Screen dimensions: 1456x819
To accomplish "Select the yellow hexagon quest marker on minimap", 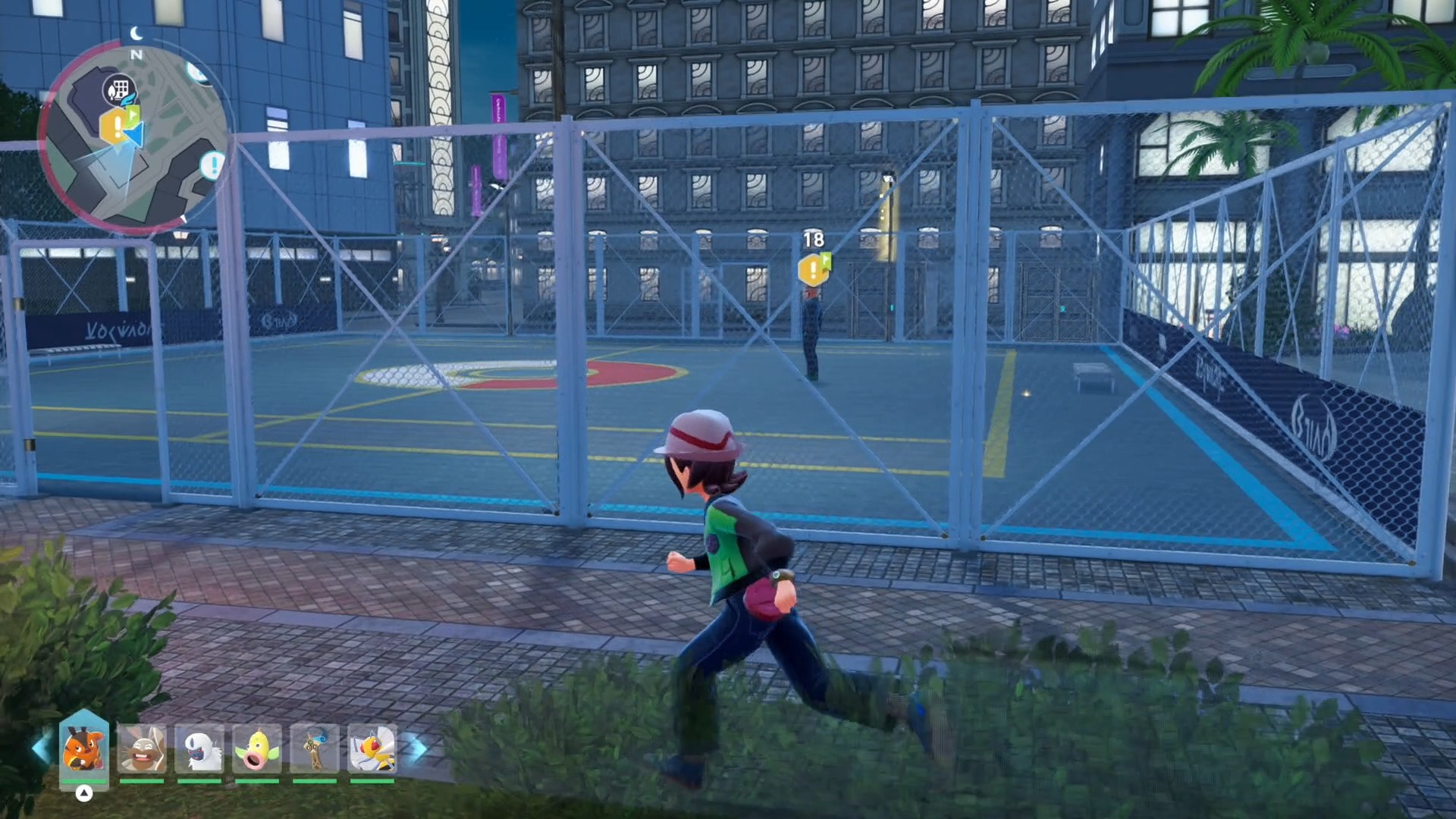I will coord(115,127).
